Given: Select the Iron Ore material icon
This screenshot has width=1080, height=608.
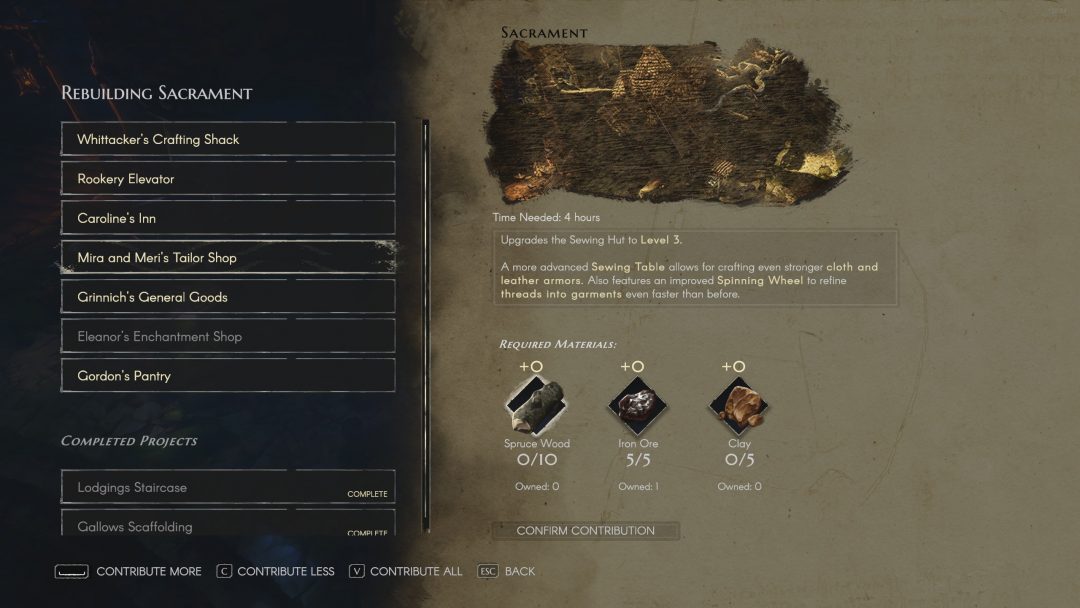Looking at the screenshot, I should [x=638, y=405].
